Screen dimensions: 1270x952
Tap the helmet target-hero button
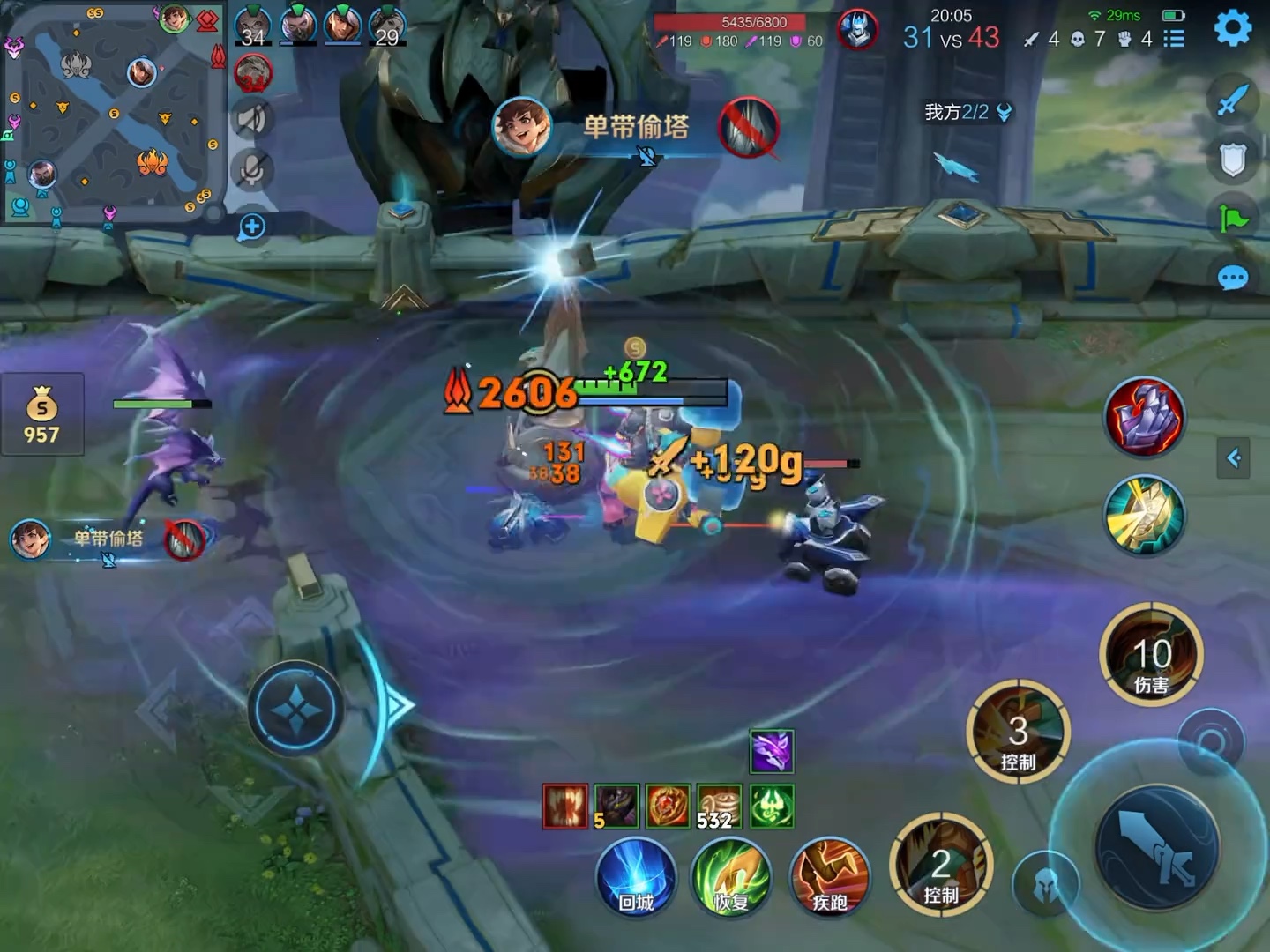tap(1045, 883)
